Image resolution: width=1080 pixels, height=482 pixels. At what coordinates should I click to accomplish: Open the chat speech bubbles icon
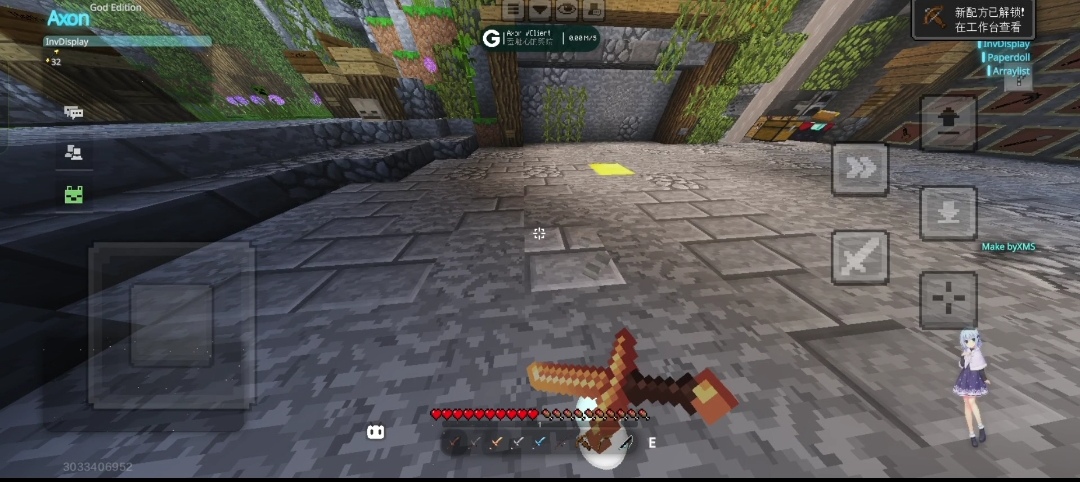point(73,113)
